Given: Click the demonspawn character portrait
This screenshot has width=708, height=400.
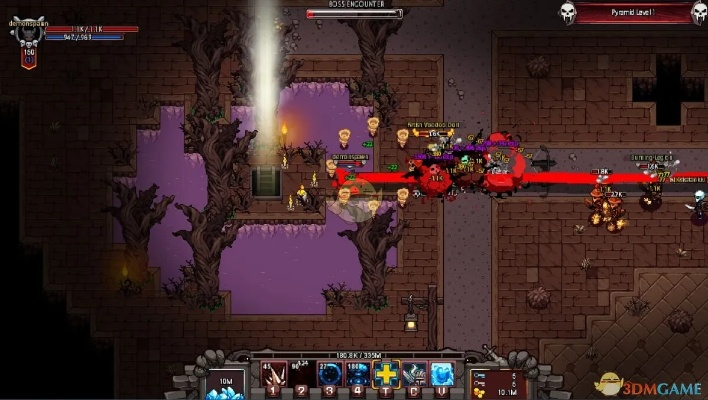Looking at the screenshot, I should click(x=28, y=32).
